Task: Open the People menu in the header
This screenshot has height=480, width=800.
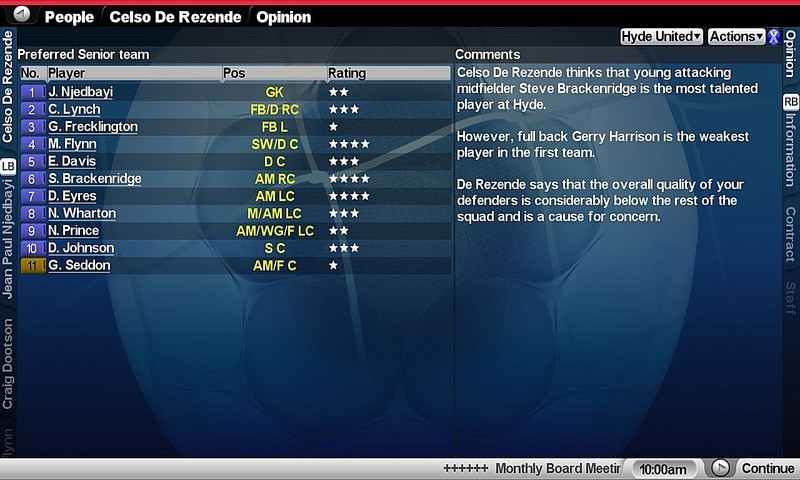Action: point(70,17)
